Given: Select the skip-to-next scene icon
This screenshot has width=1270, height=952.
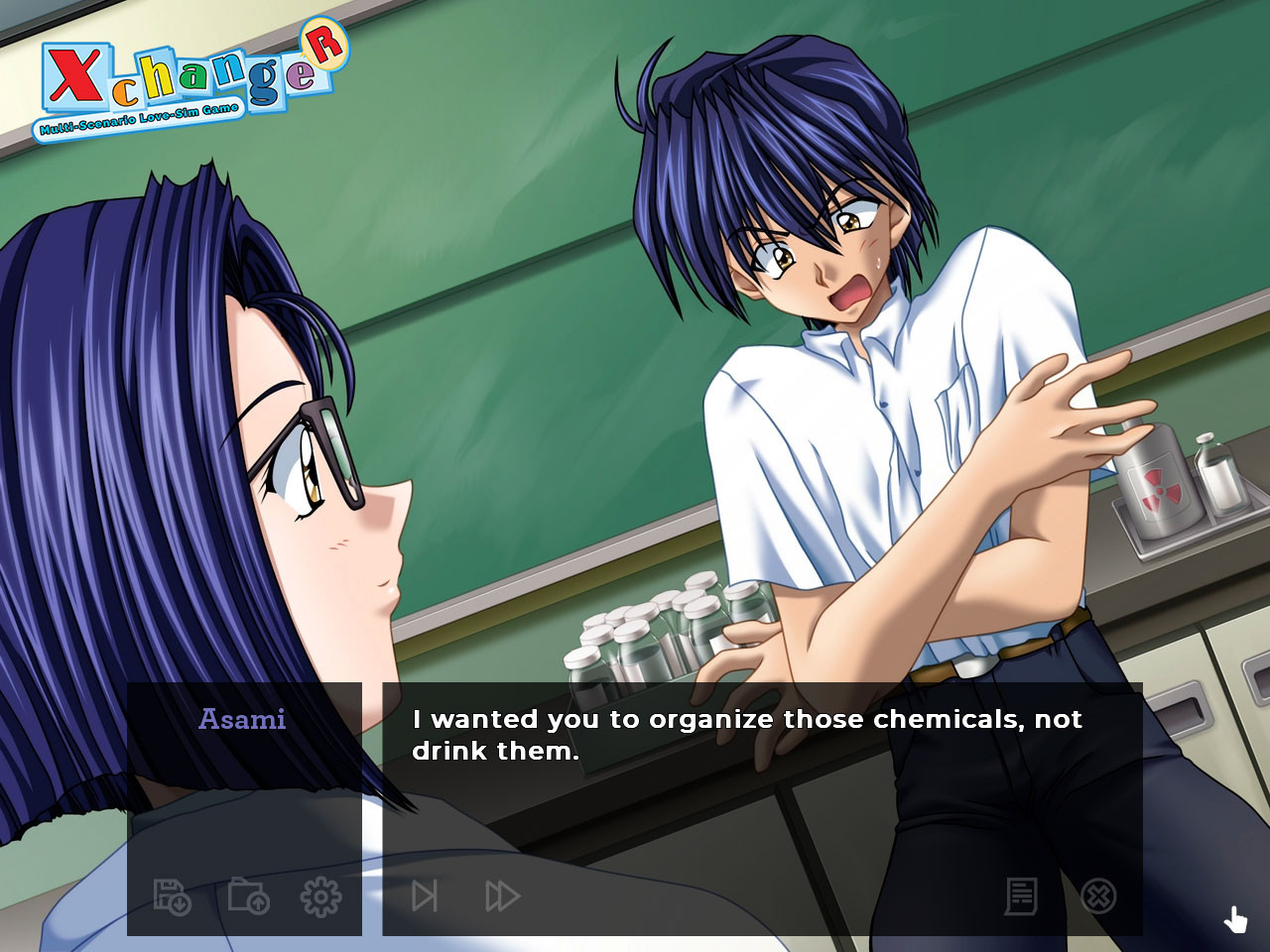Looking at the screenshot, I should [427, 894].
